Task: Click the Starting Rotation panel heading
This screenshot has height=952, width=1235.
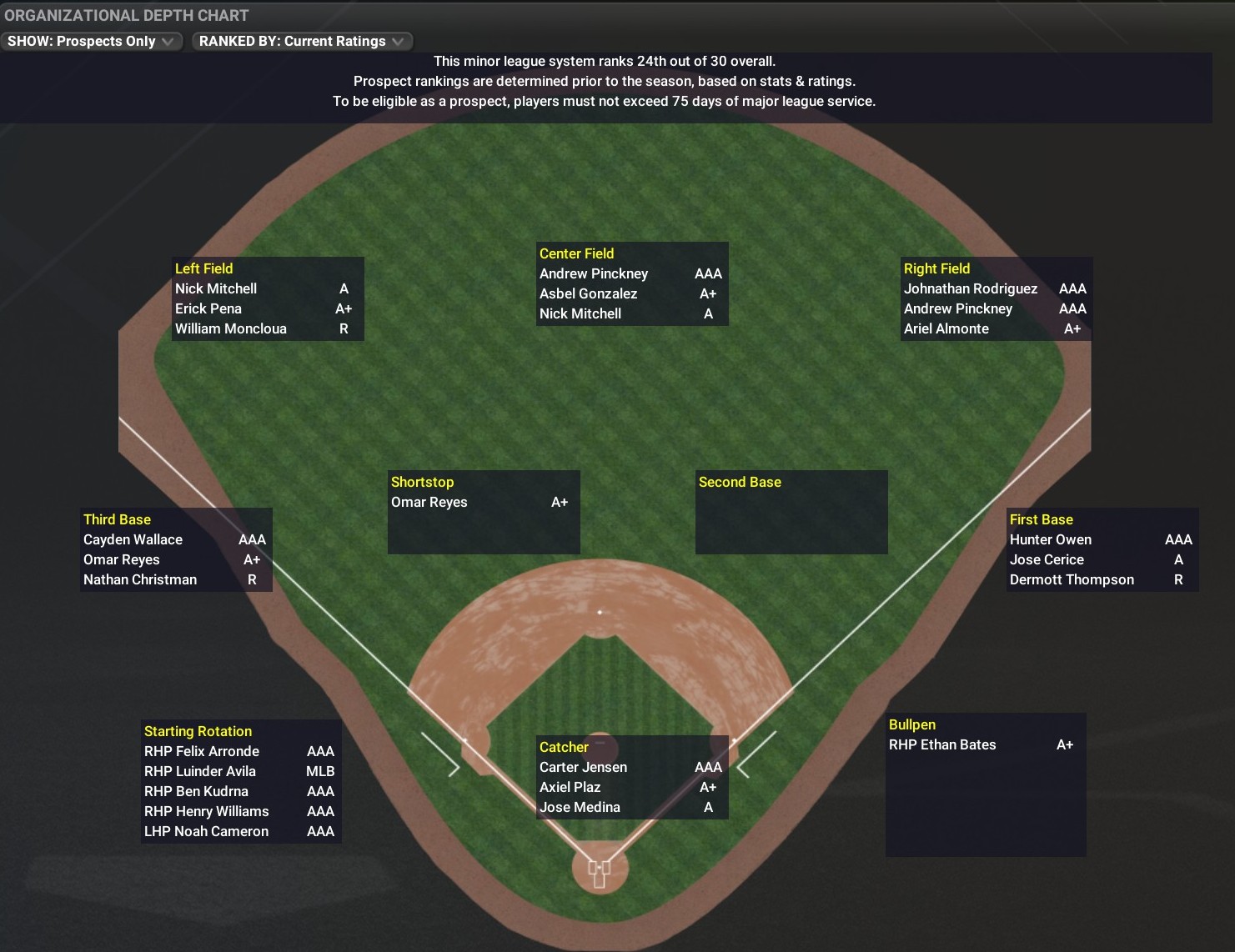Action: coord(198,731)
